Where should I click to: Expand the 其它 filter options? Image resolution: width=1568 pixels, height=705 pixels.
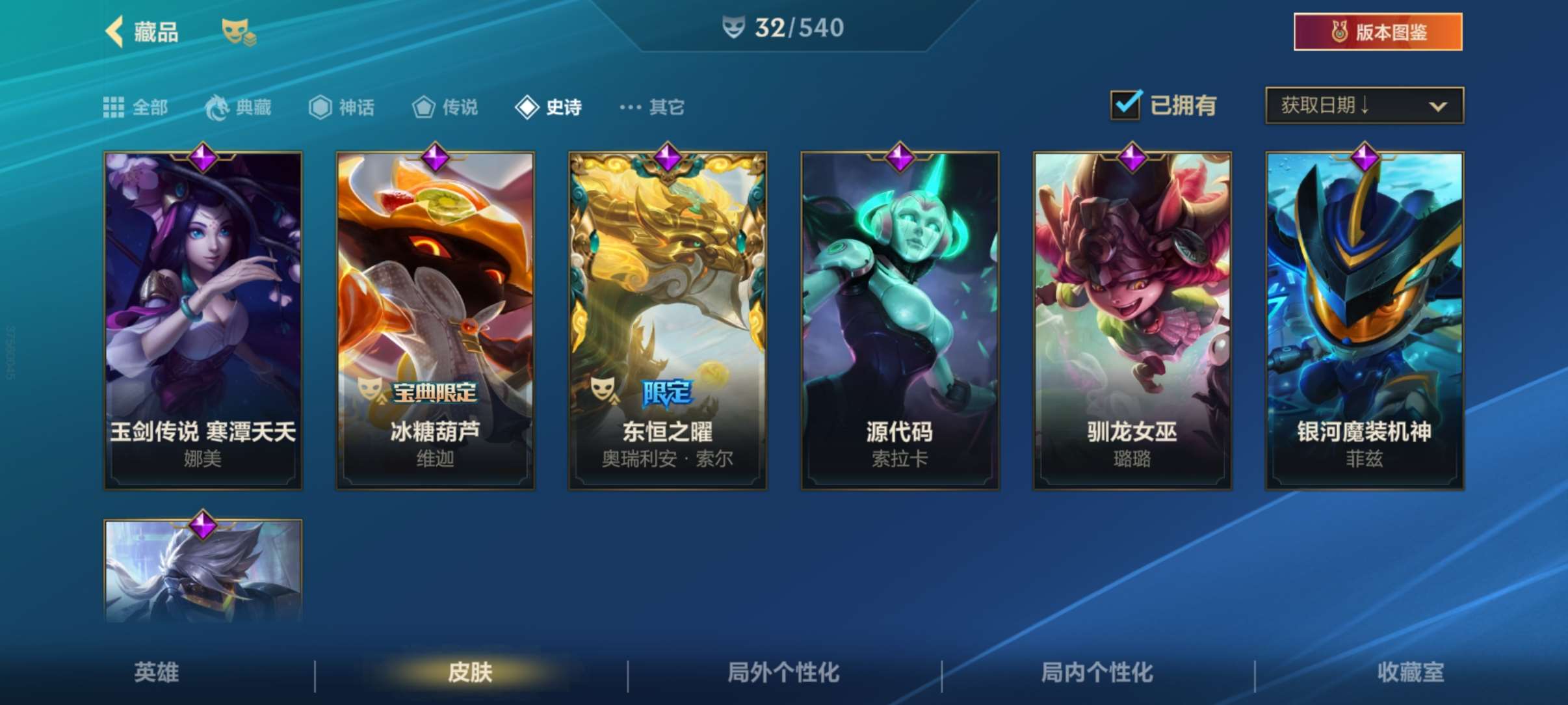click(652, 107)
